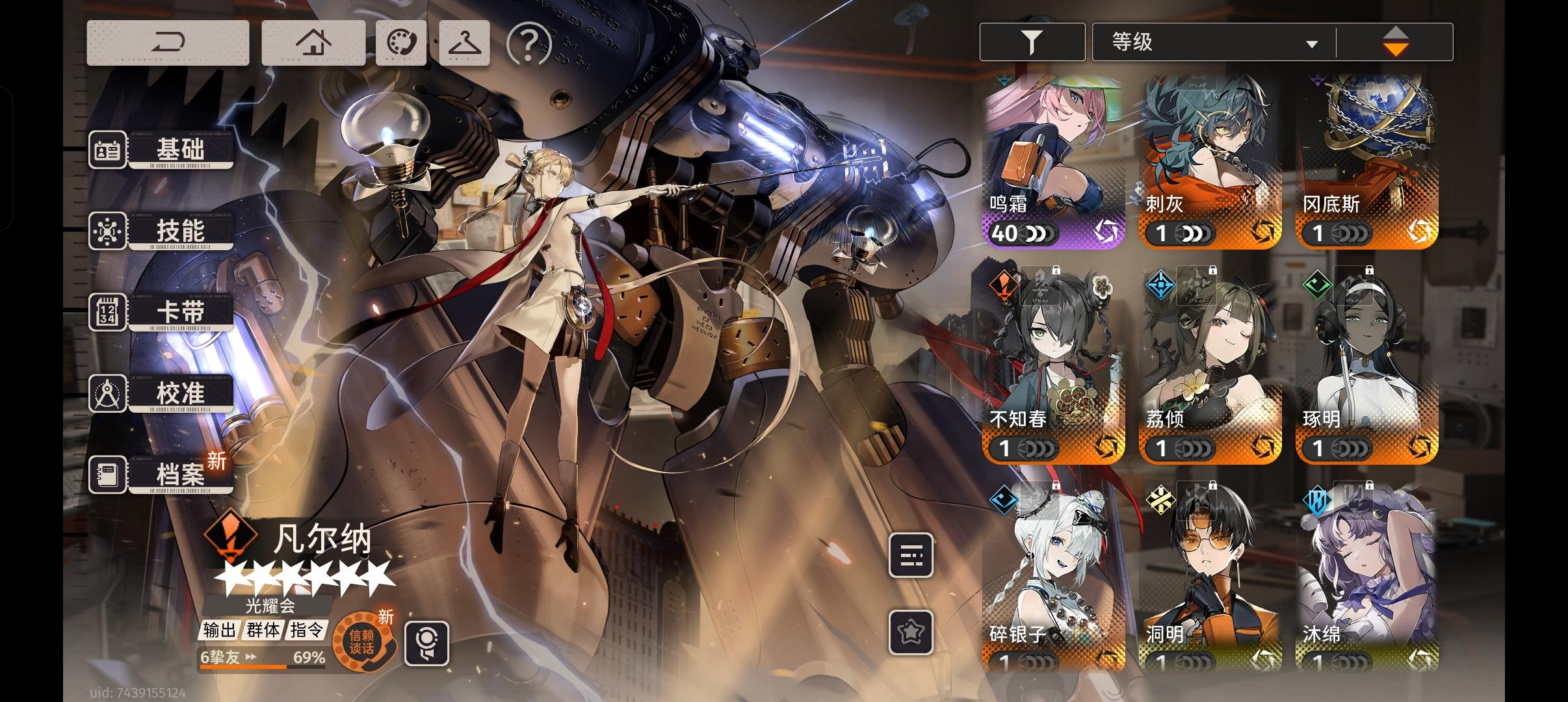Click the star favorite button
The width and height of the screenshot is (1568, 702).
point(911,632)
